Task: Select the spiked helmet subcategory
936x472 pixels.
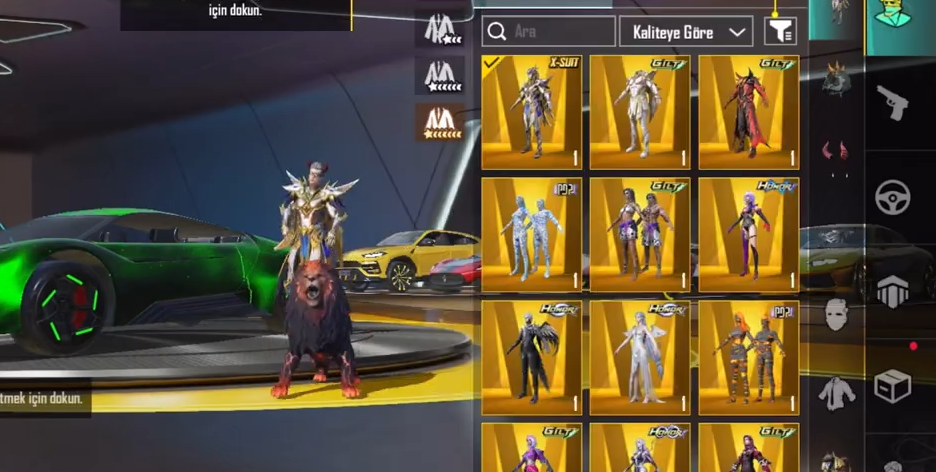Action: (836, 77)
